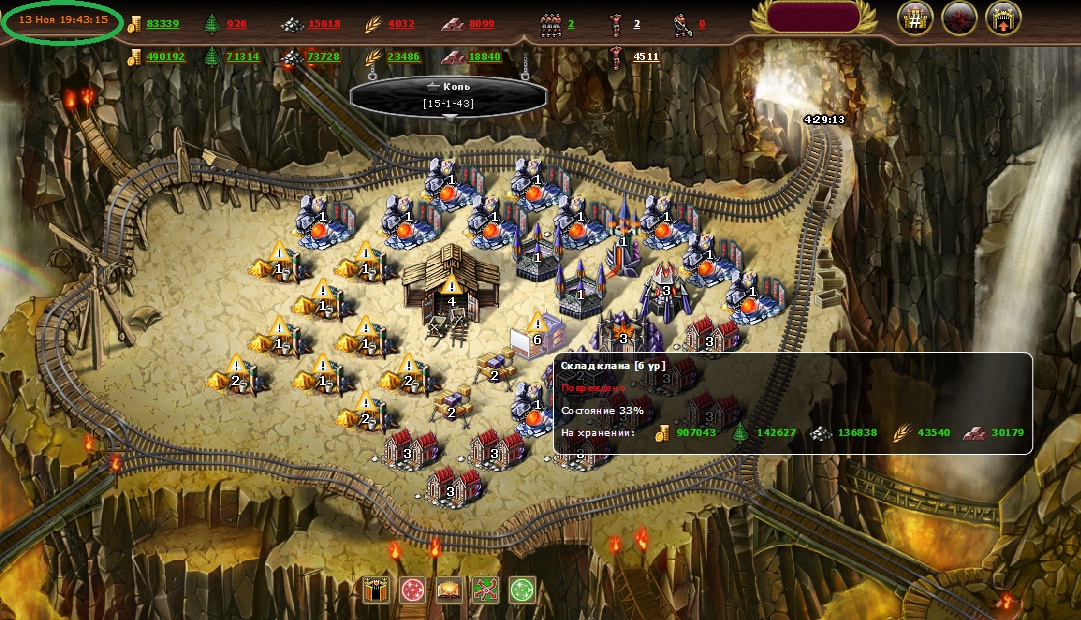
Task: Select the crossed red arrows icon
Action: [x=485, y=590]
